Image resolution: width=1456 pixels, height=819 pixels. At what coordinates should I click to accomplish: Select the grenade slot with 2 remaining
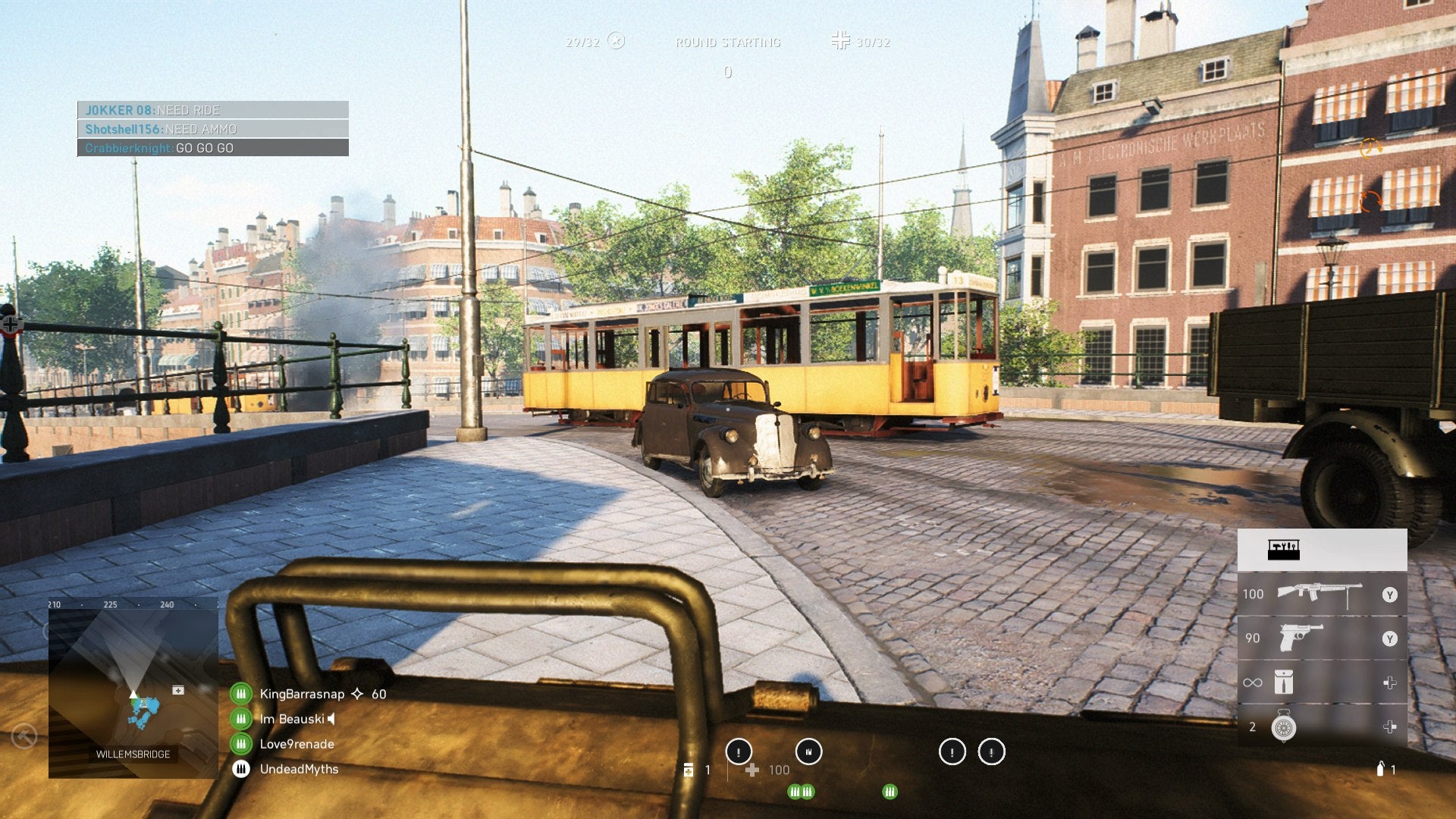pos(1321,727)
